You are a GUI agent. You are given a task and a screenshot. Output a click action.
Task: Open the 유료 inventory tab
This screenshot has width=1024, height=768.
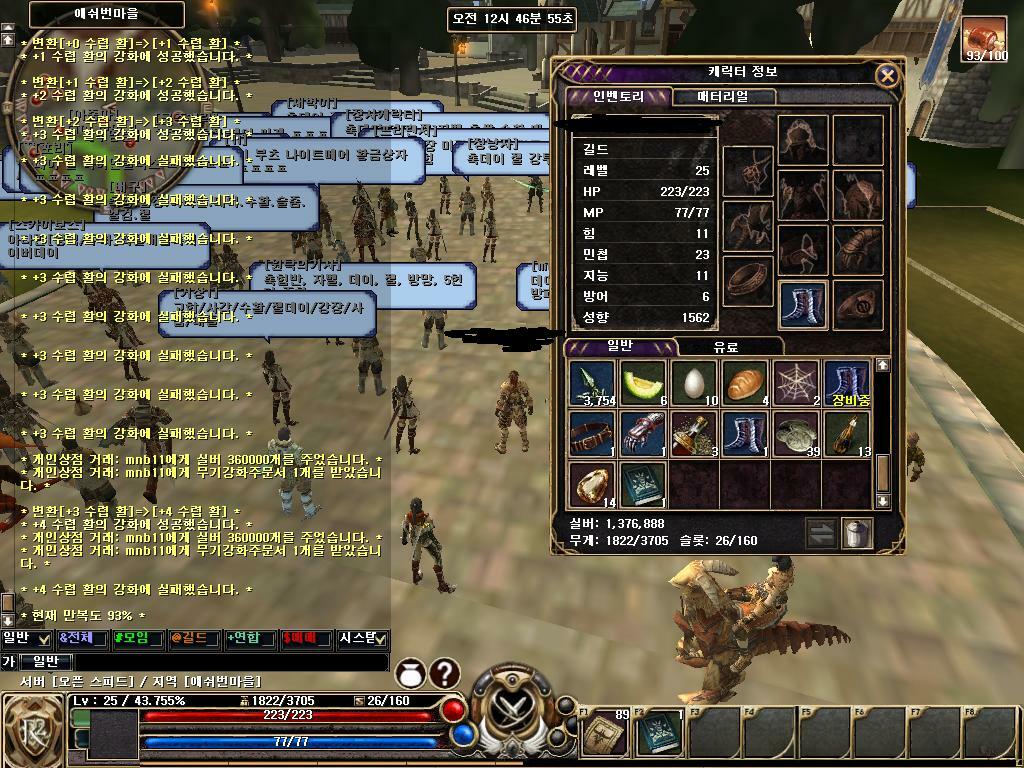click(x=726, y=347)
